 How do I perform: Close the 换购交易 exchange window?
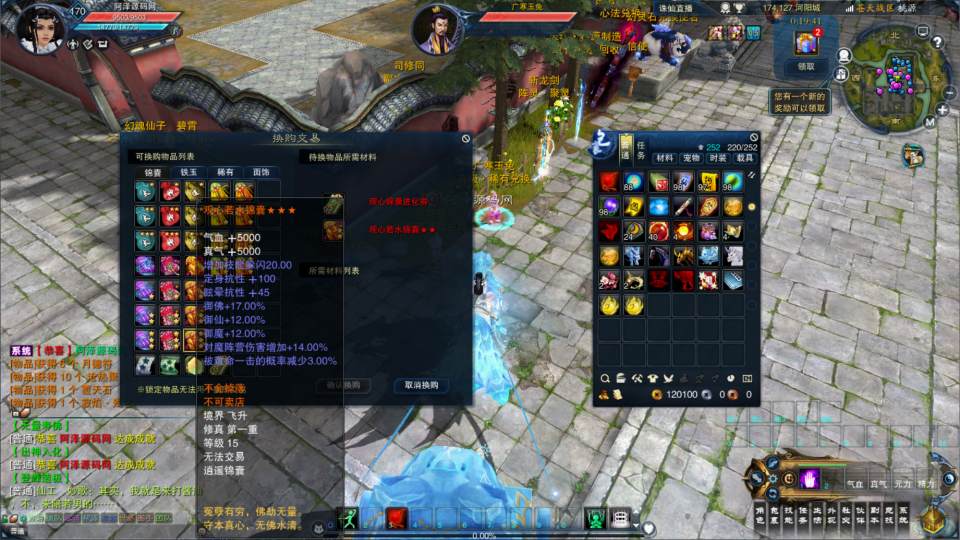click(x=466, y=139)
